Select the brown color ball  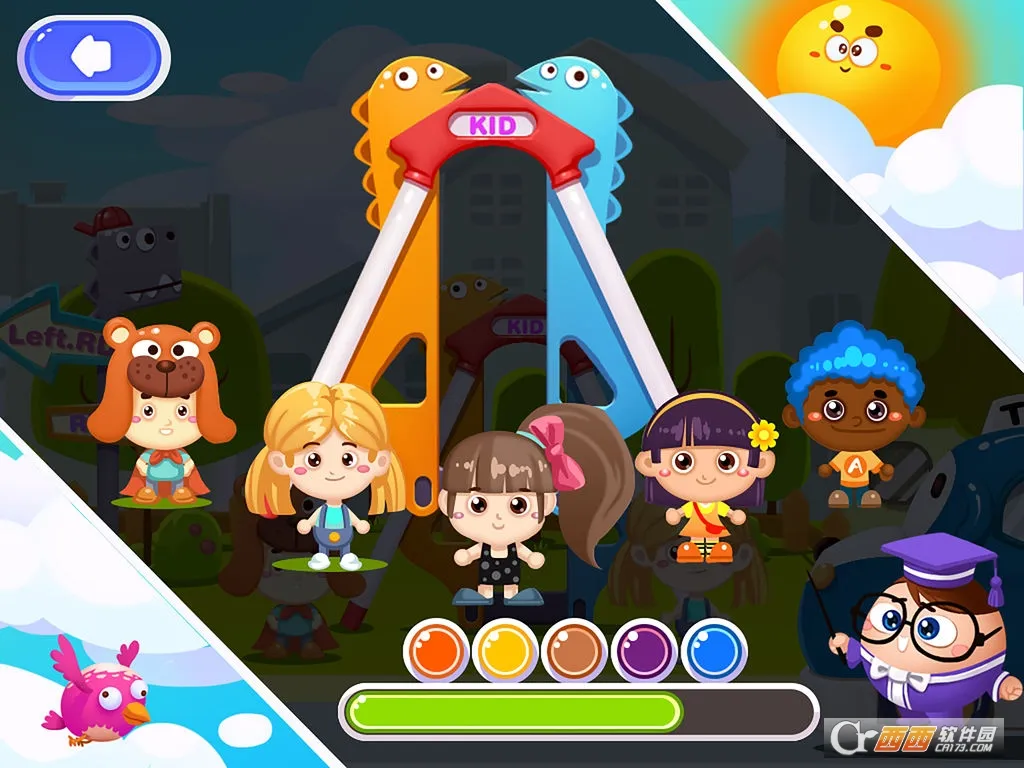[575, 651]
